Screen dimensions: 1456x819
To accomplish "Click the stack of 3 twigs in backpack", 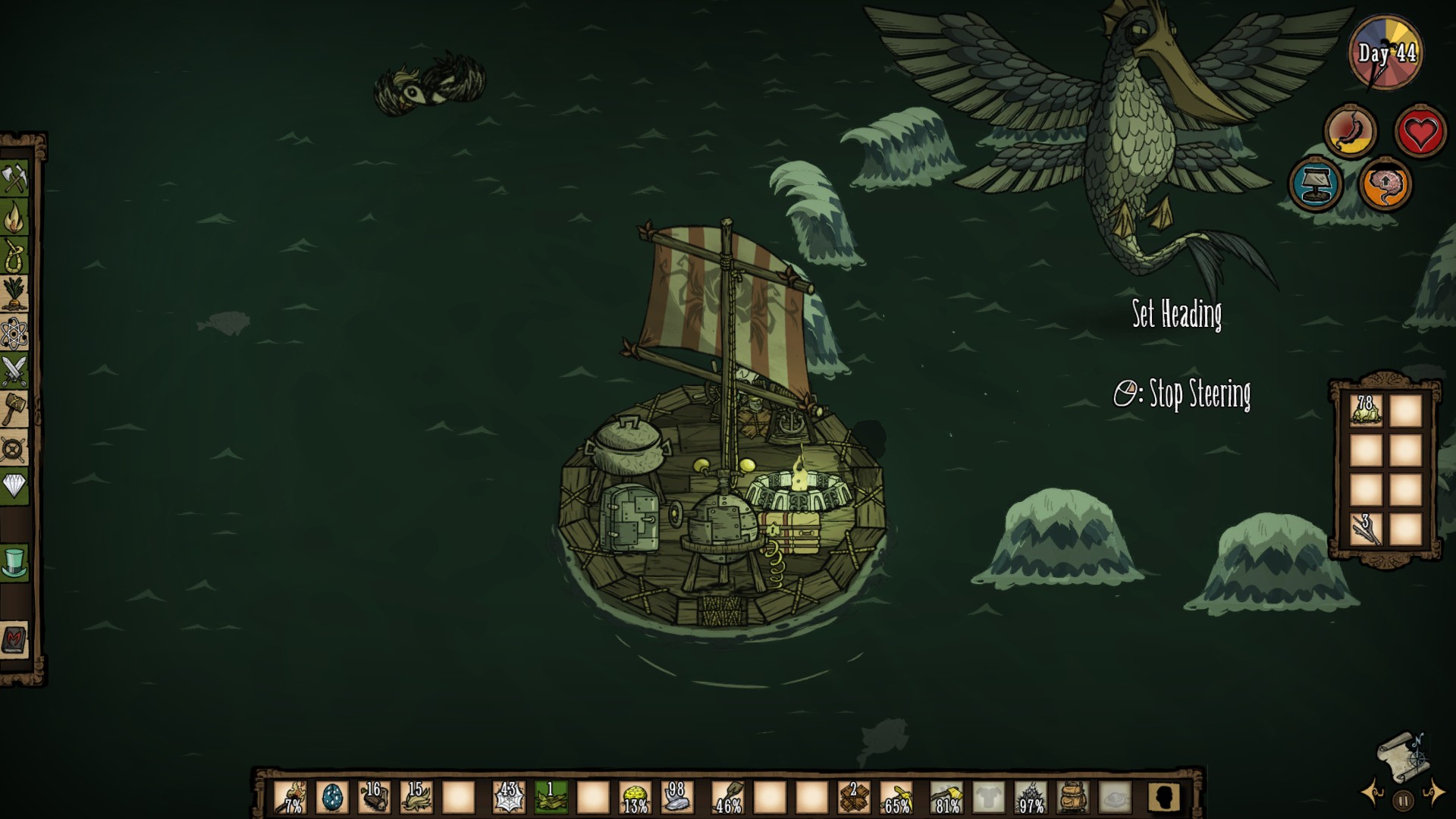I will (x=1366, y=529).
